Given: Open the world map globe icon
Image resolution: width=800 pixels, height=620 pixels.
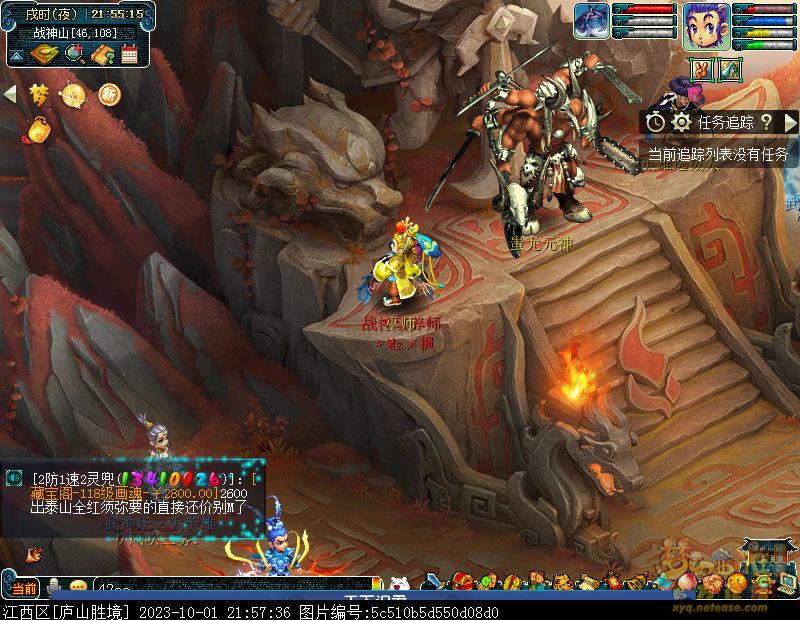Looking at the screenshot, I should tap(73, 55).
